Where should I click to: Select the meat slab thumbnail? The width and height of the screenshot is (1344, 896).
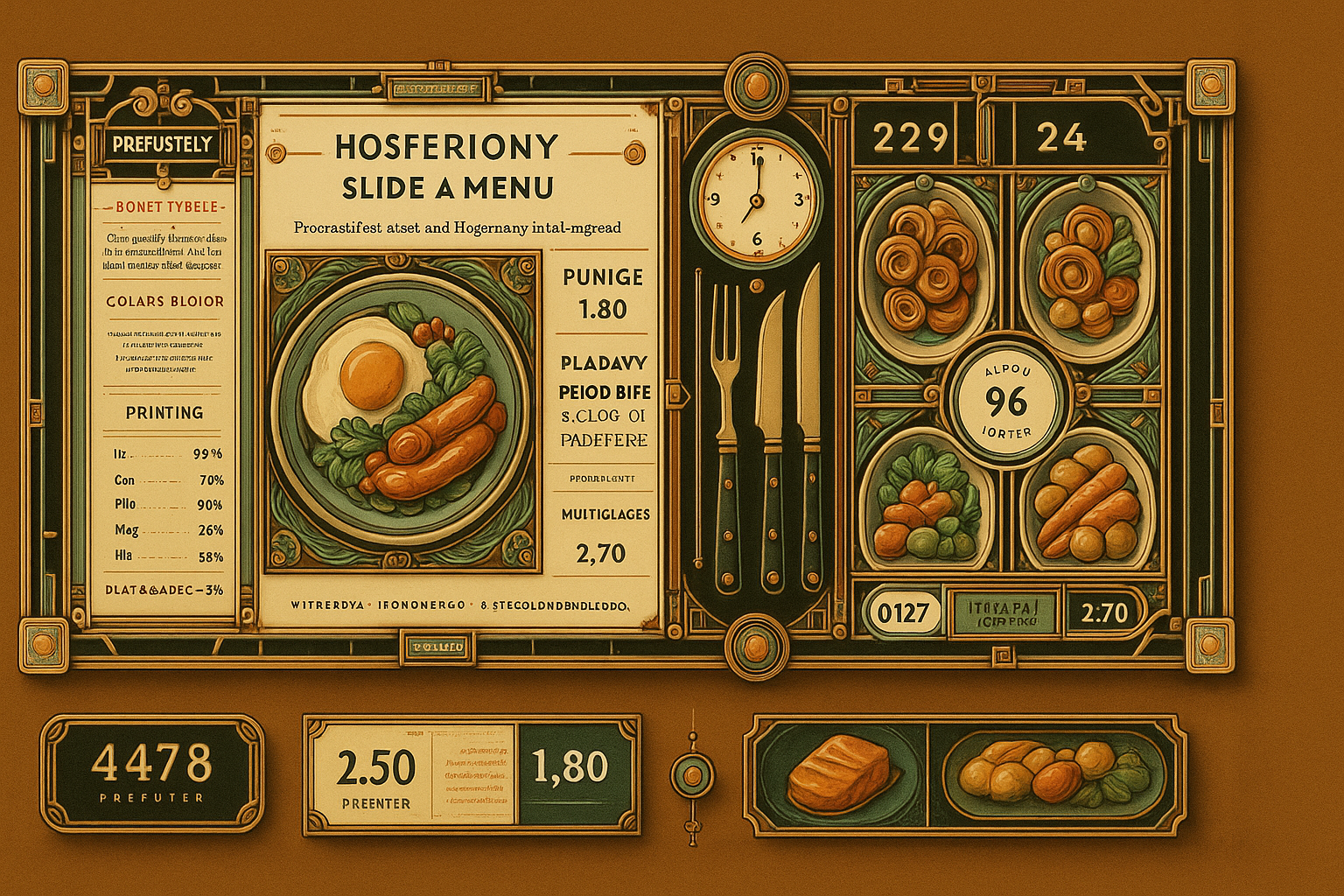837,773
